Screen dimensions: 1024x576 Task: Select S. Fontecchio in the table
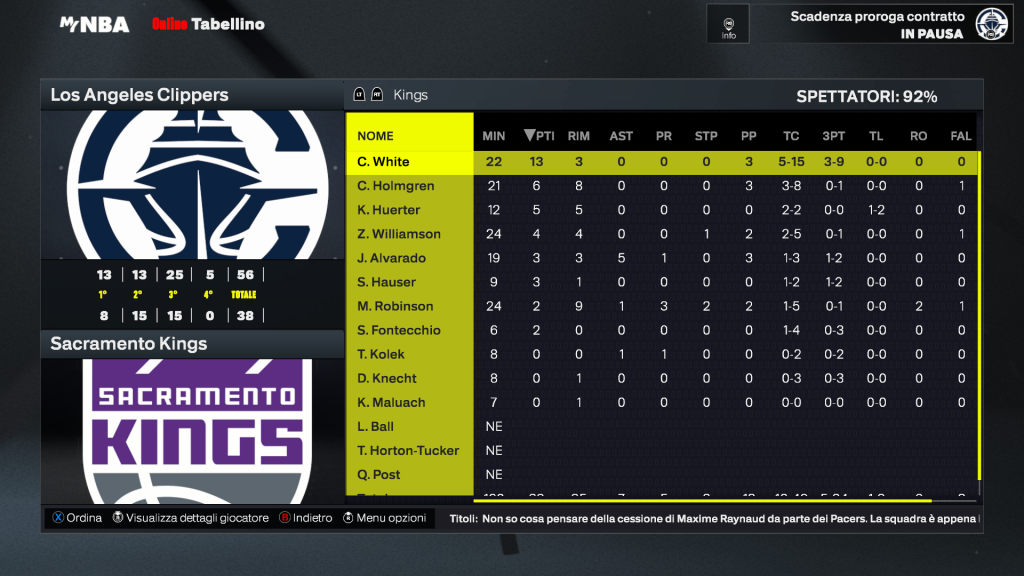point(399,330)
